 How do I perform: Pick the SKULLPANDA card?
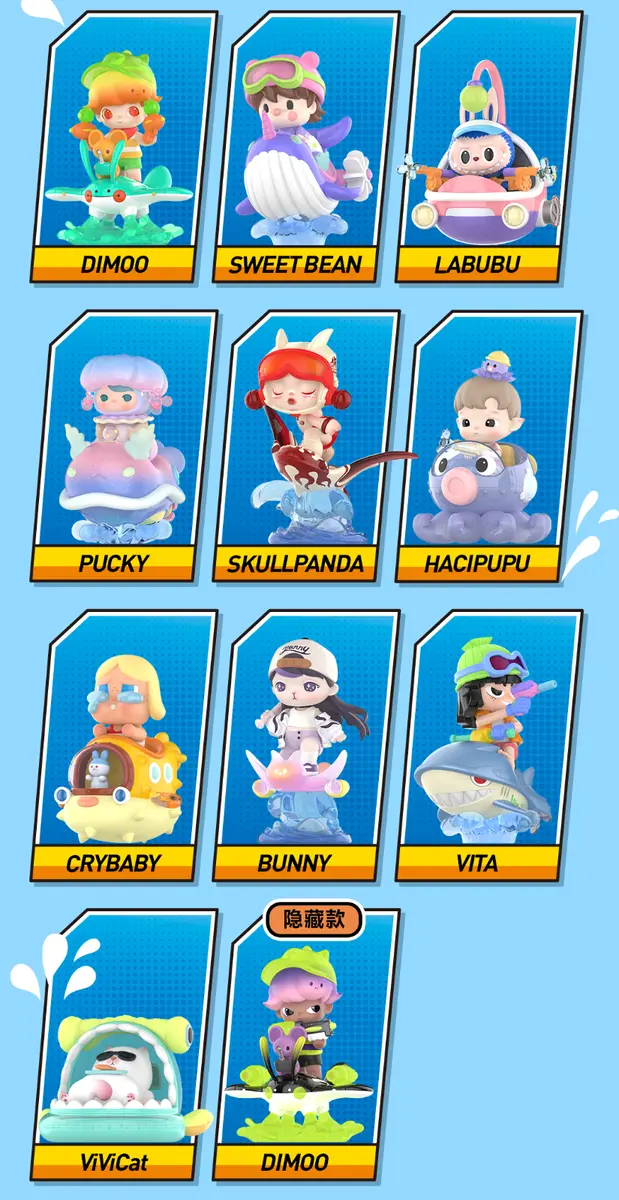pos(306,445)
